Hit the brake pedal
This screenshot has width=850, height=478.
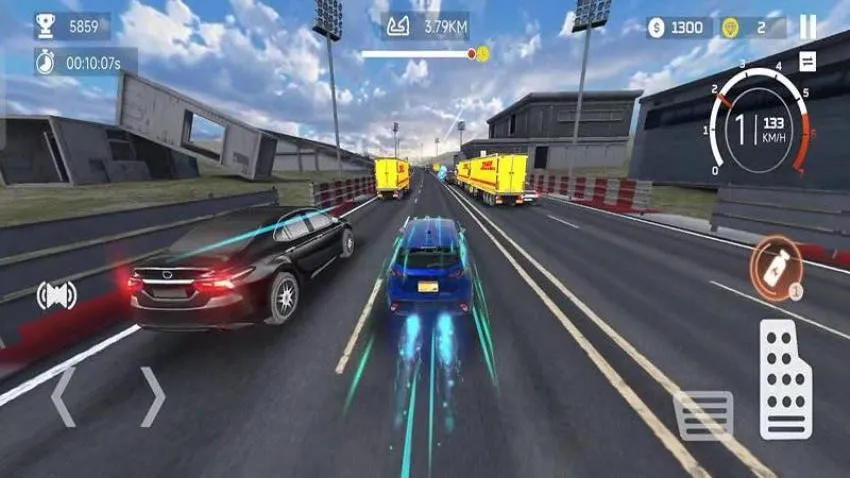click(703, 415)
